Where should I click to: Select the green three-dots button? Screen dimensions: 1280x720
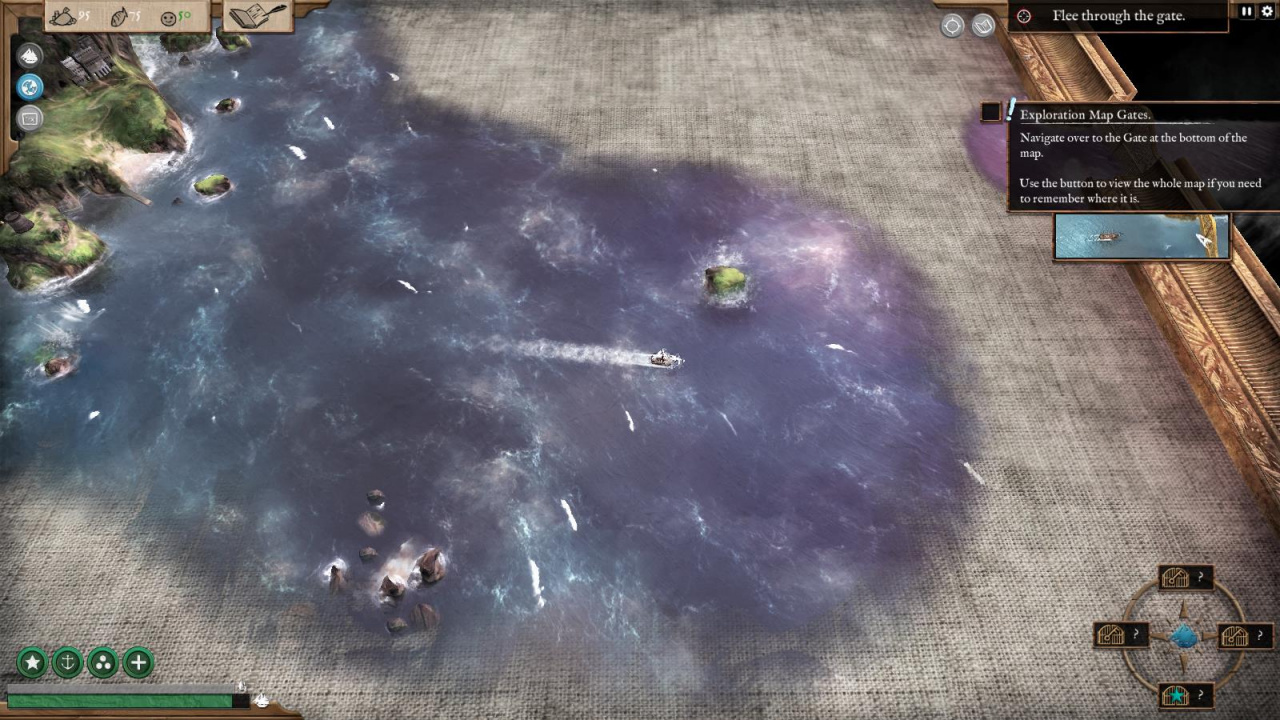click(103, 662)
